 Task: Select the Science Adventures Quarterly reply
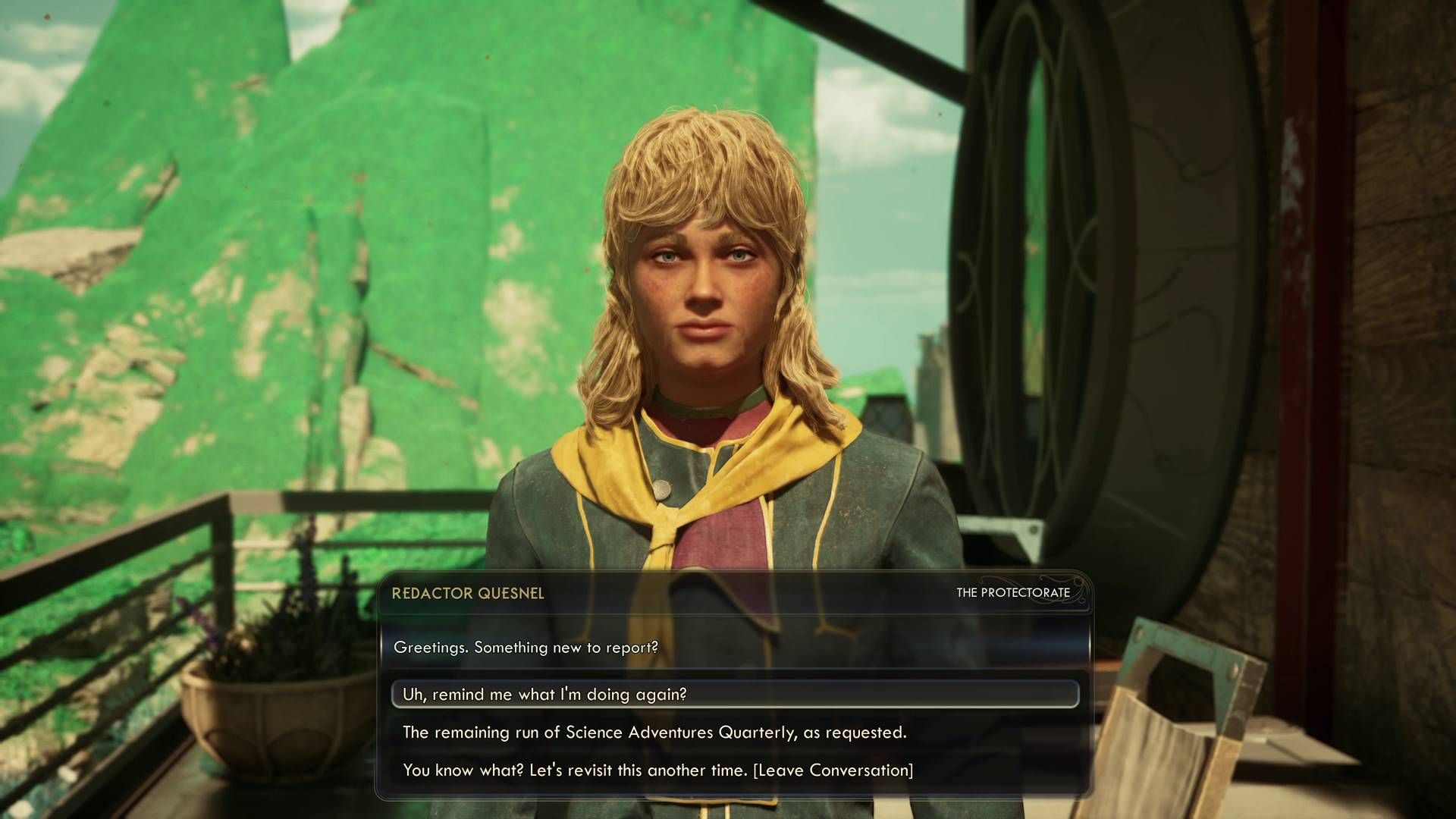click(x=654, y=732)
